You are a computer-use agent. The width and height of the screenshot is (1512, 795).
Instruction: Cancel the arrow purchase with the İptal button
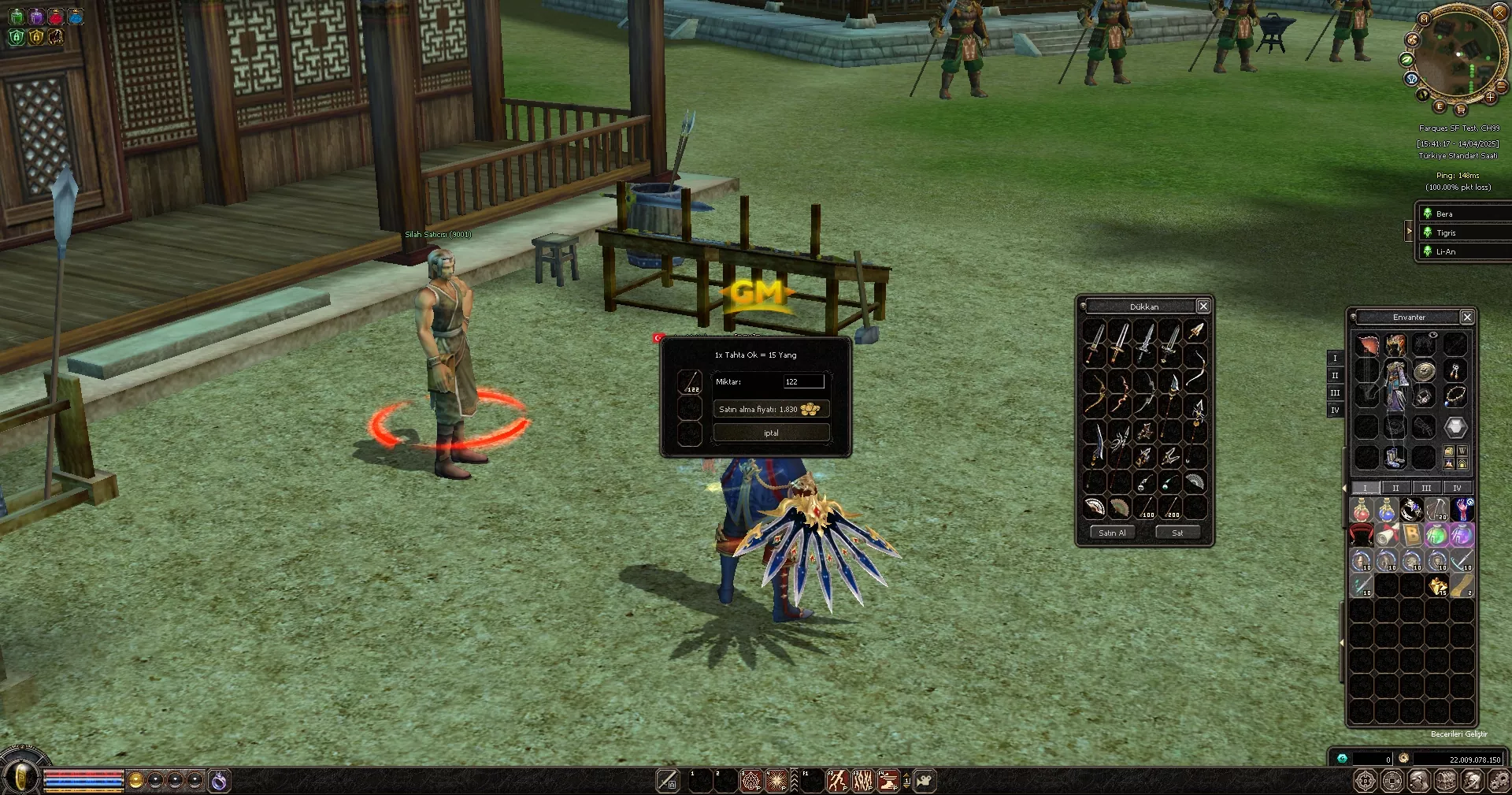pos(771,433)
